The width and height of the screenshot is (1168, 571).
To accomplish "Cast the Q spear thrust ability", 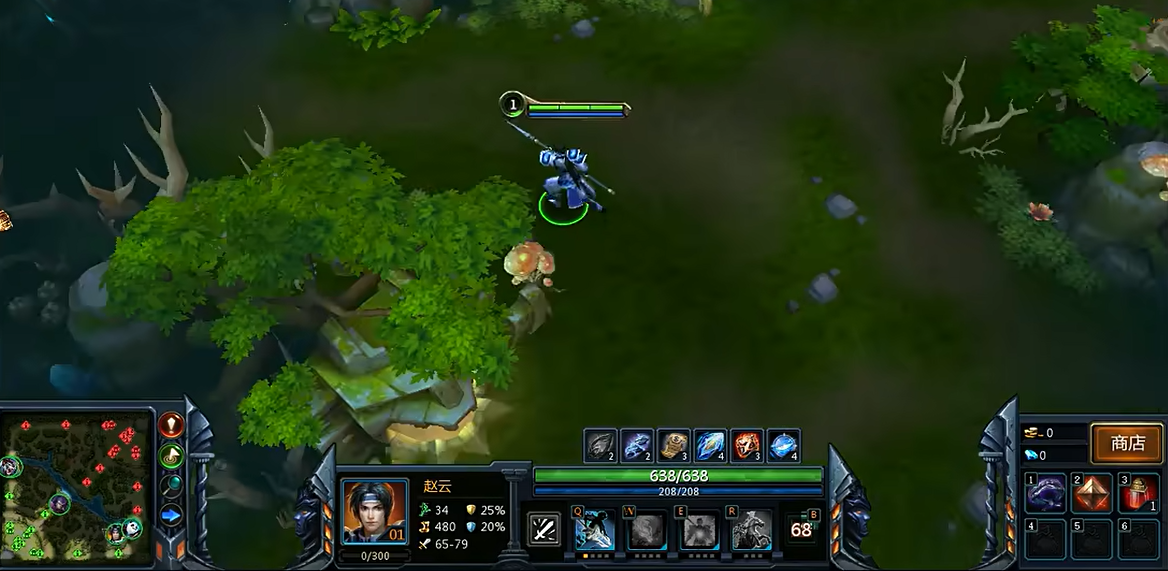I will coord(594,530).
